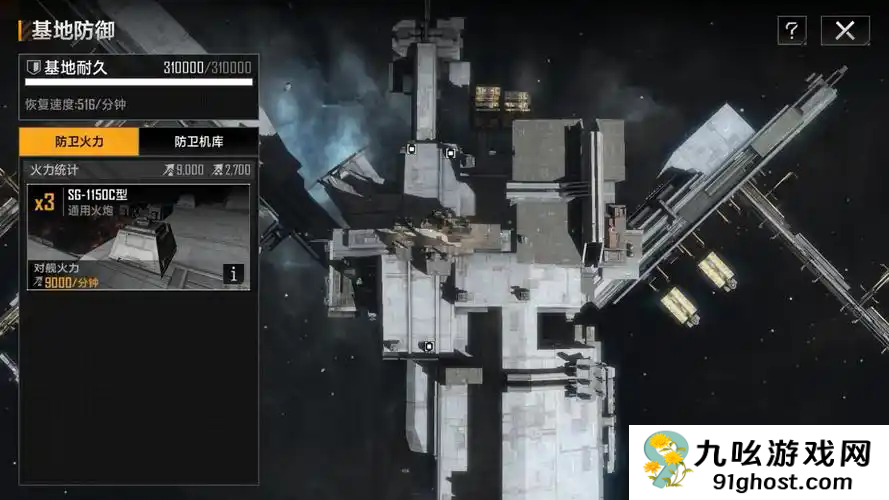Switch to the 防卫机库 tab
This screenshot has height=500, width=889.
(x=198, y=142)
